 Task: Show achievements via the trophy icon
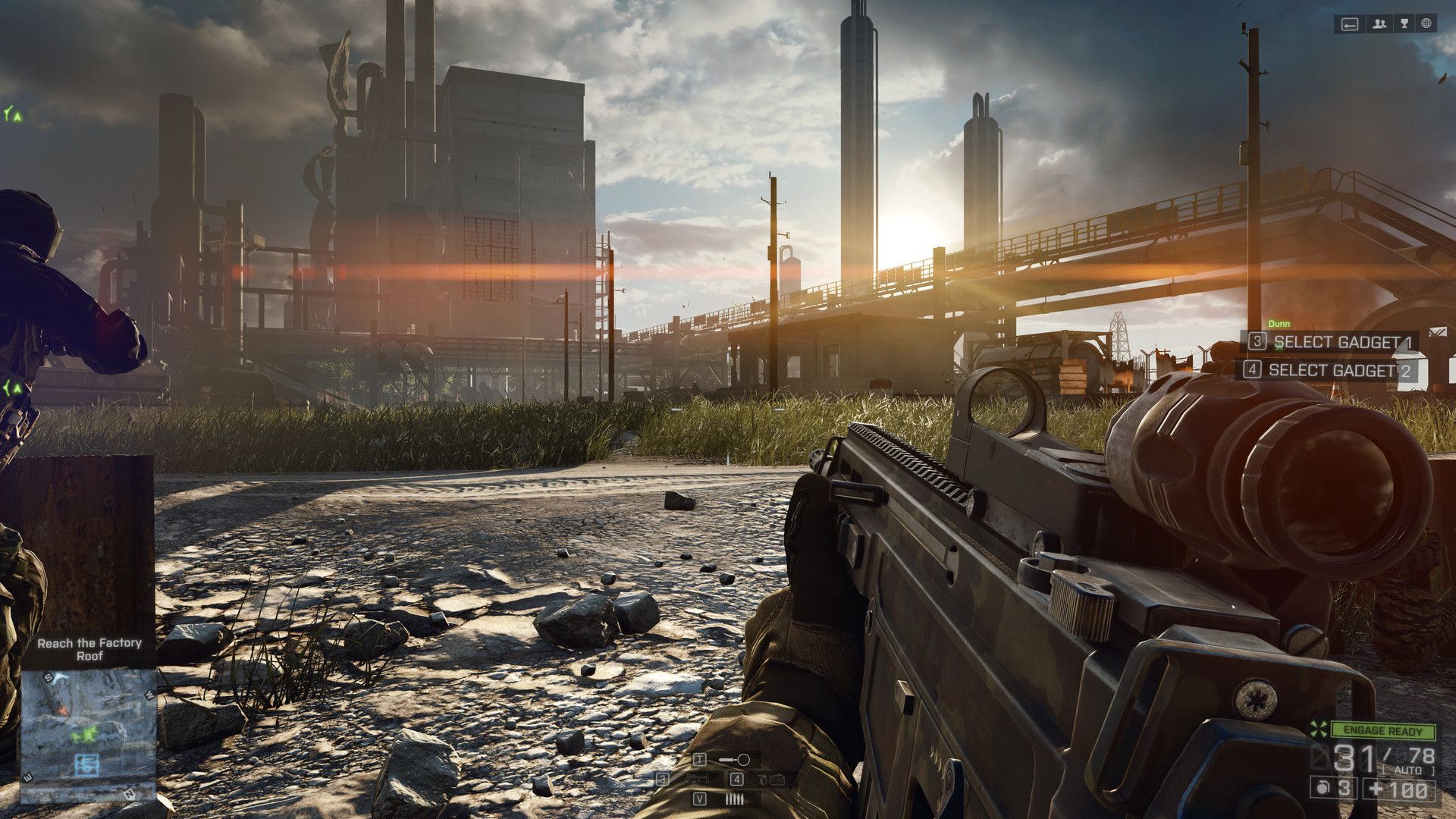[x=1404, y=24]
